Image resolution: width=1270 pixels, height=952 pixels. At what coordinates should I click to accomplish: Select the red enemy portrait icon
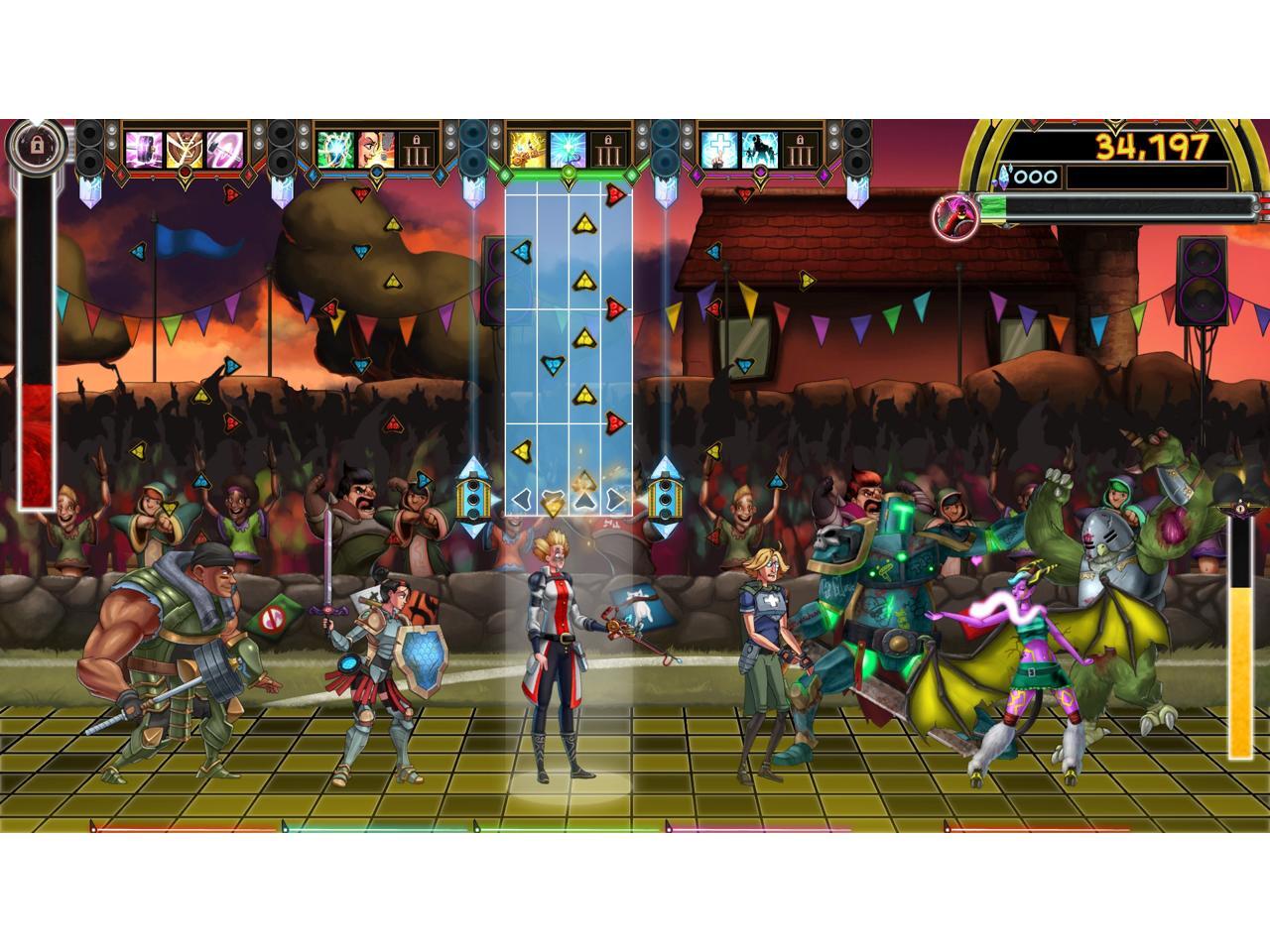click(954, 213)
